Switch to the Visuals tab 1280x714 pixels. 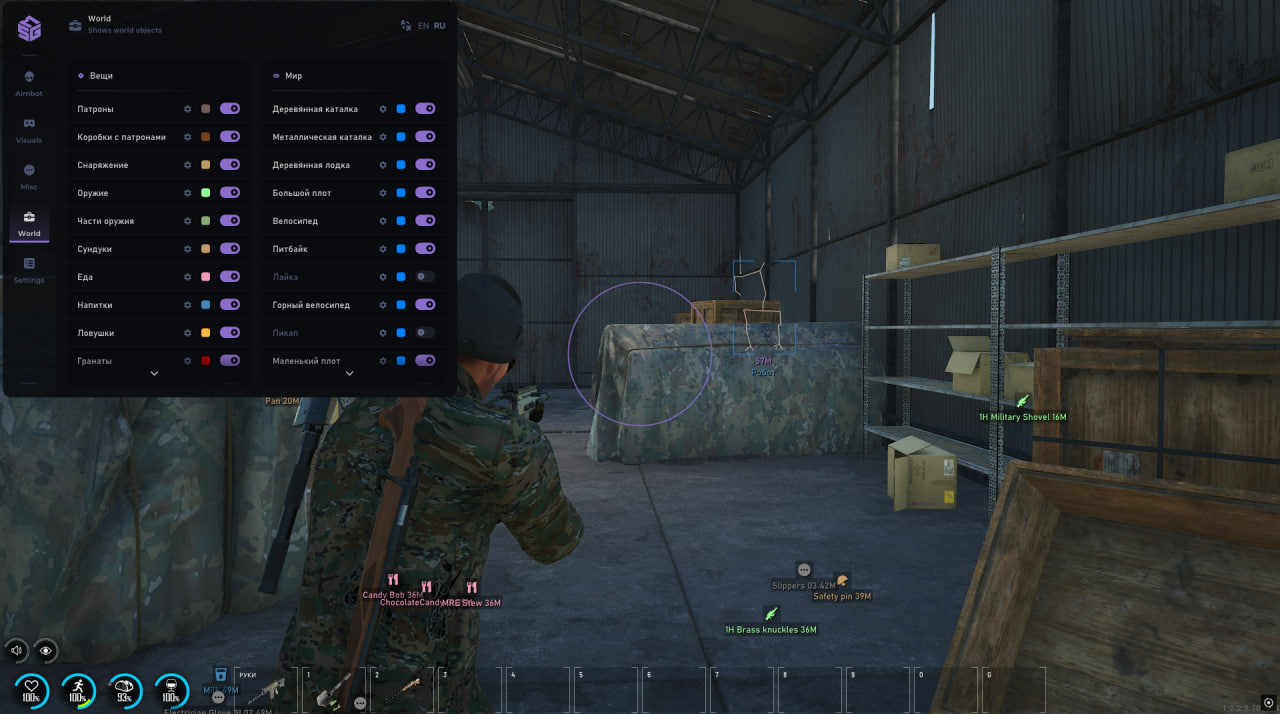(29, 130)
